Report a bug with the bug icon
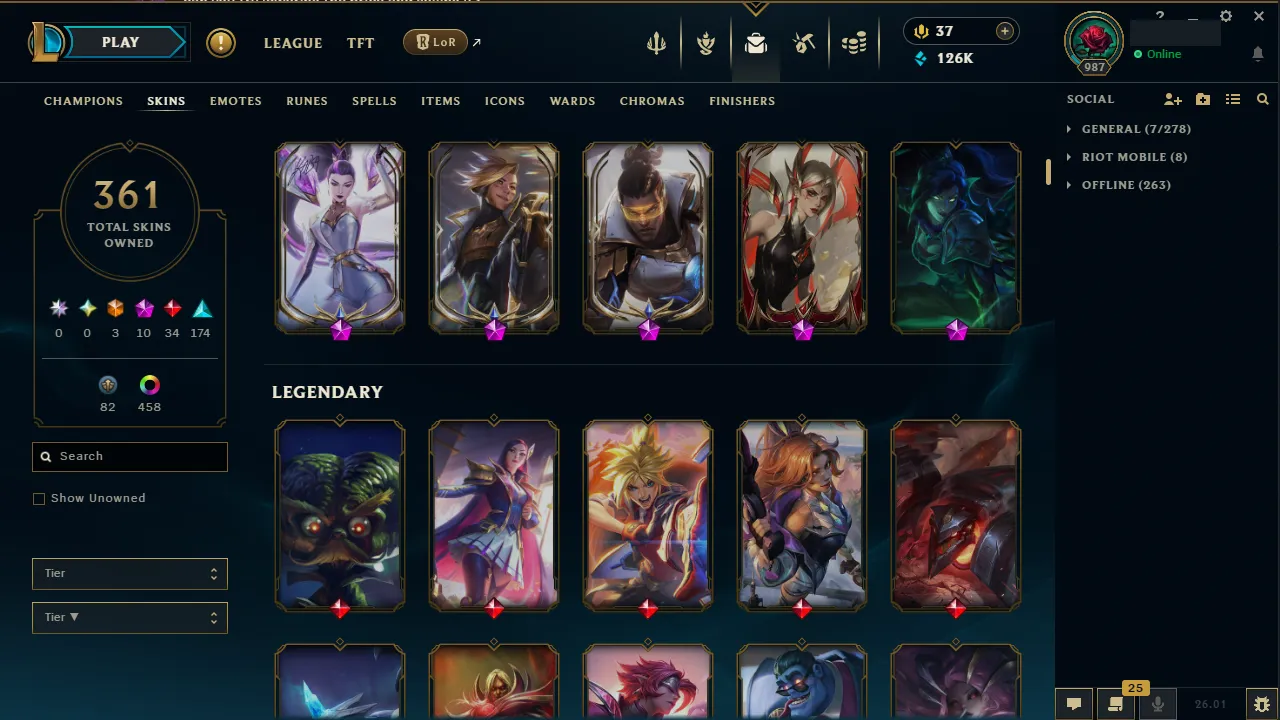Image resolution: width=1280 pixels, height=720 pixels. pos(1261,704)
